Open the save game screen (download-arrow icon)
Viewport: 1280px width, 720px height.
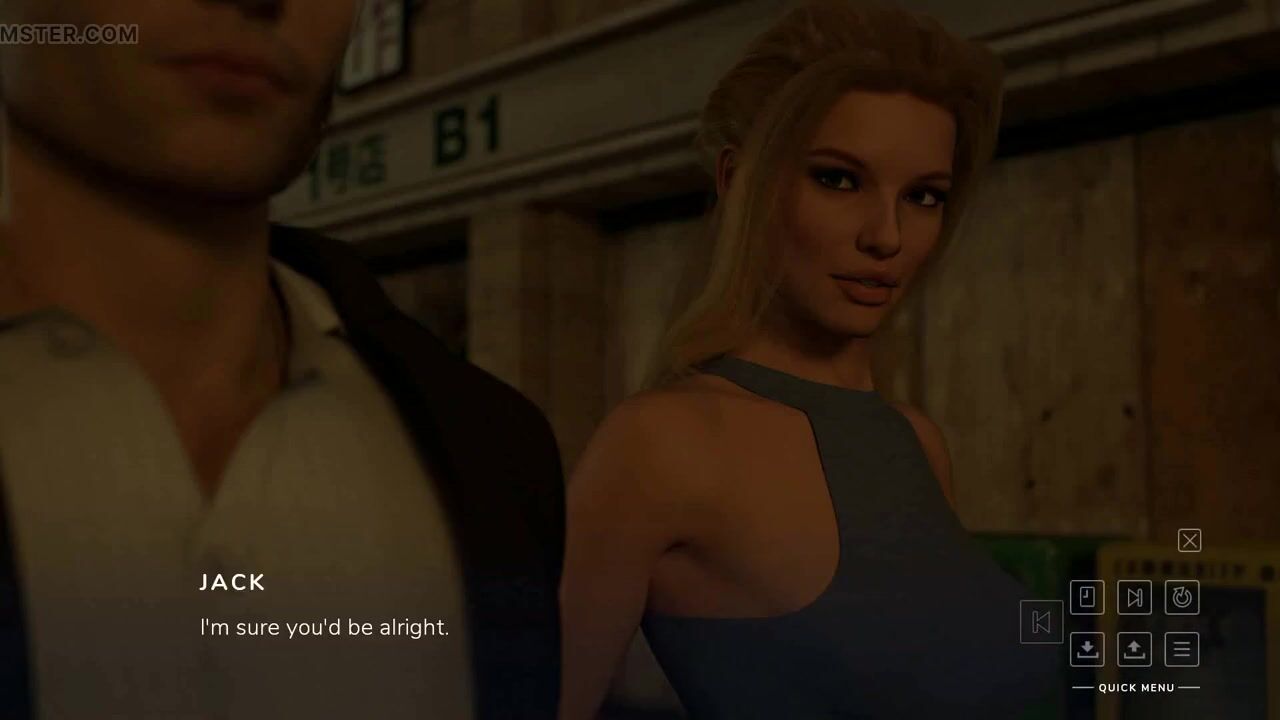pos(1087,649)
